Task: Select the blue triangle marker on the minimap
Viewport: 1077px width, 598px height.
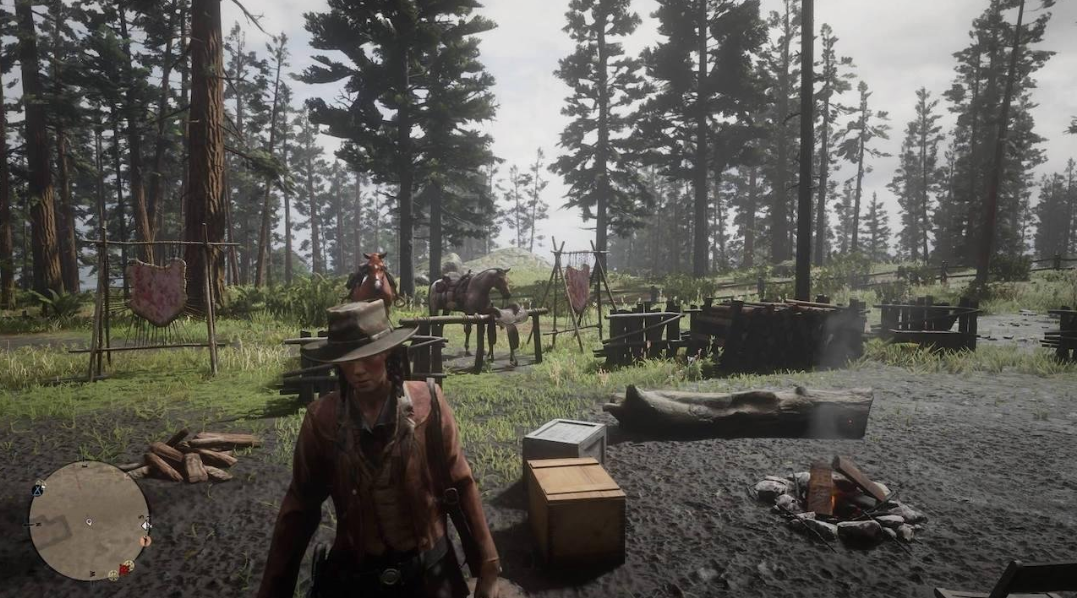Action: [x=38, y=490]
